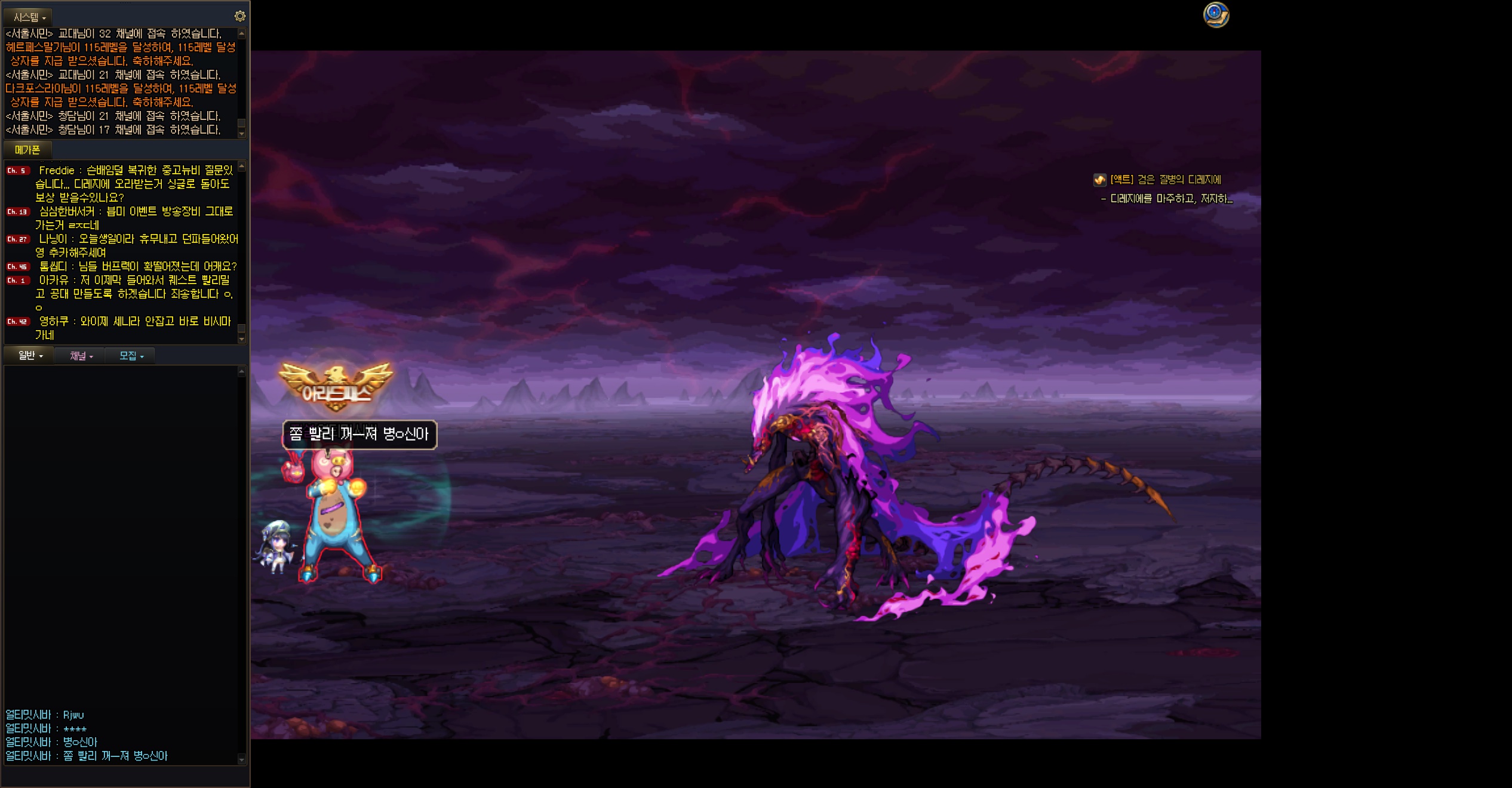Image resolution: width=1512 pixels, height=788 pixels.
Task: Open chat settings gear icon
Action: pyautogui.click(x=239, y=16)
